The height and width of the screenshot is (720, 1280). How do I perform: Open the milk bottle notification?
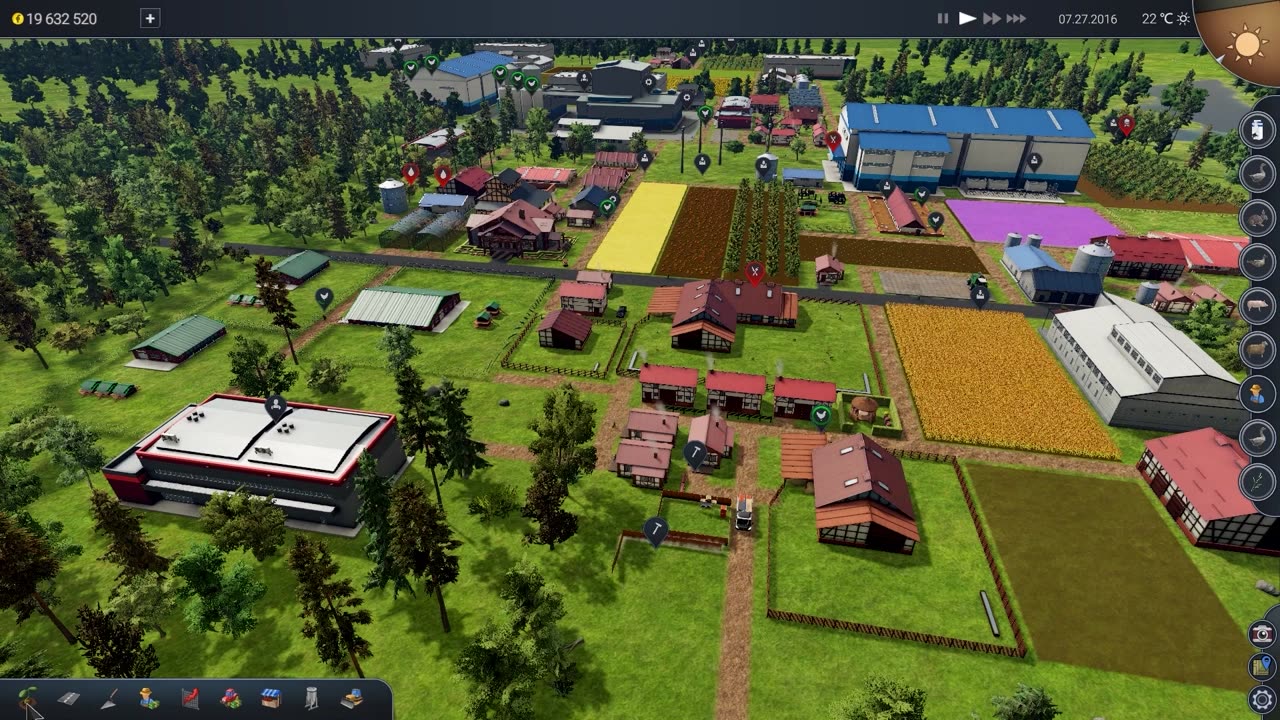[1258, 130]
